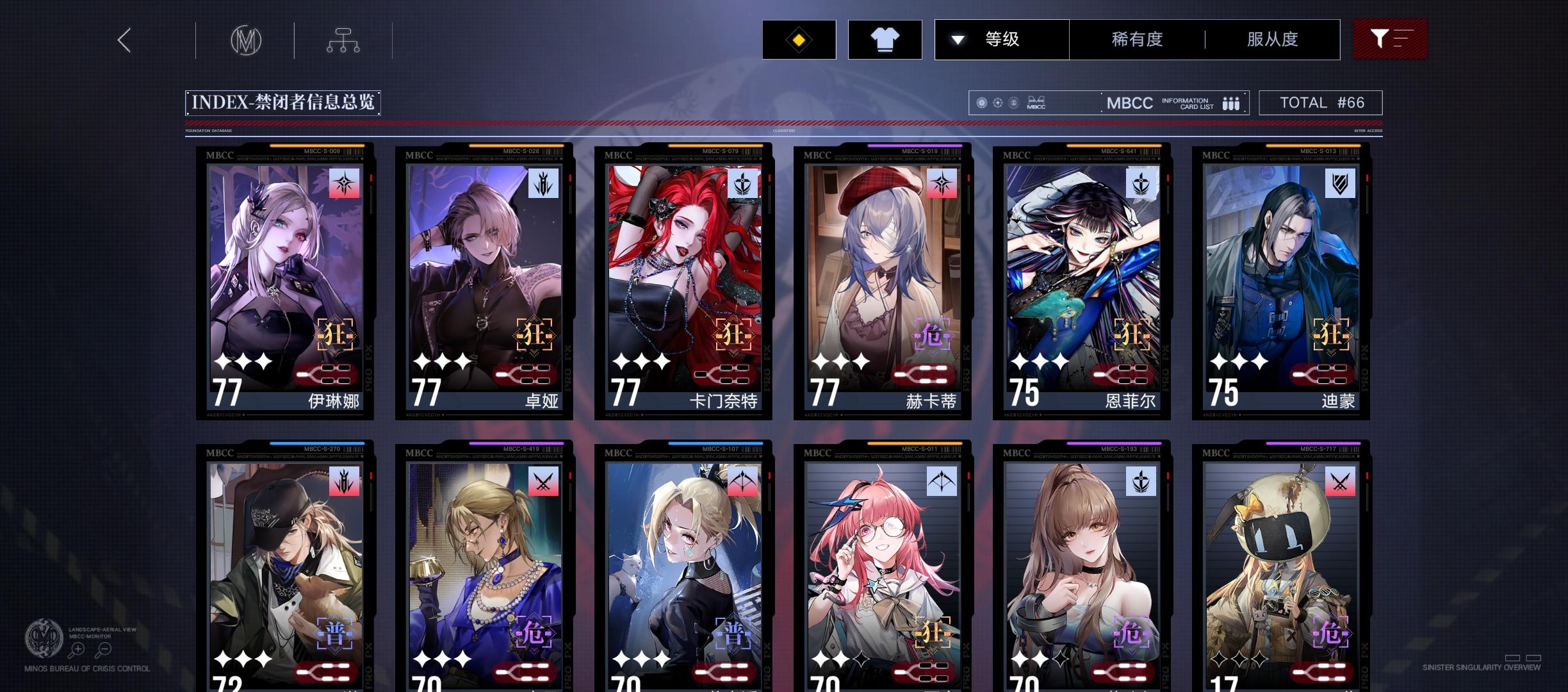Select the yellow diamond sinner view icon
The image size is (1568, 692).
click(799, 39)
